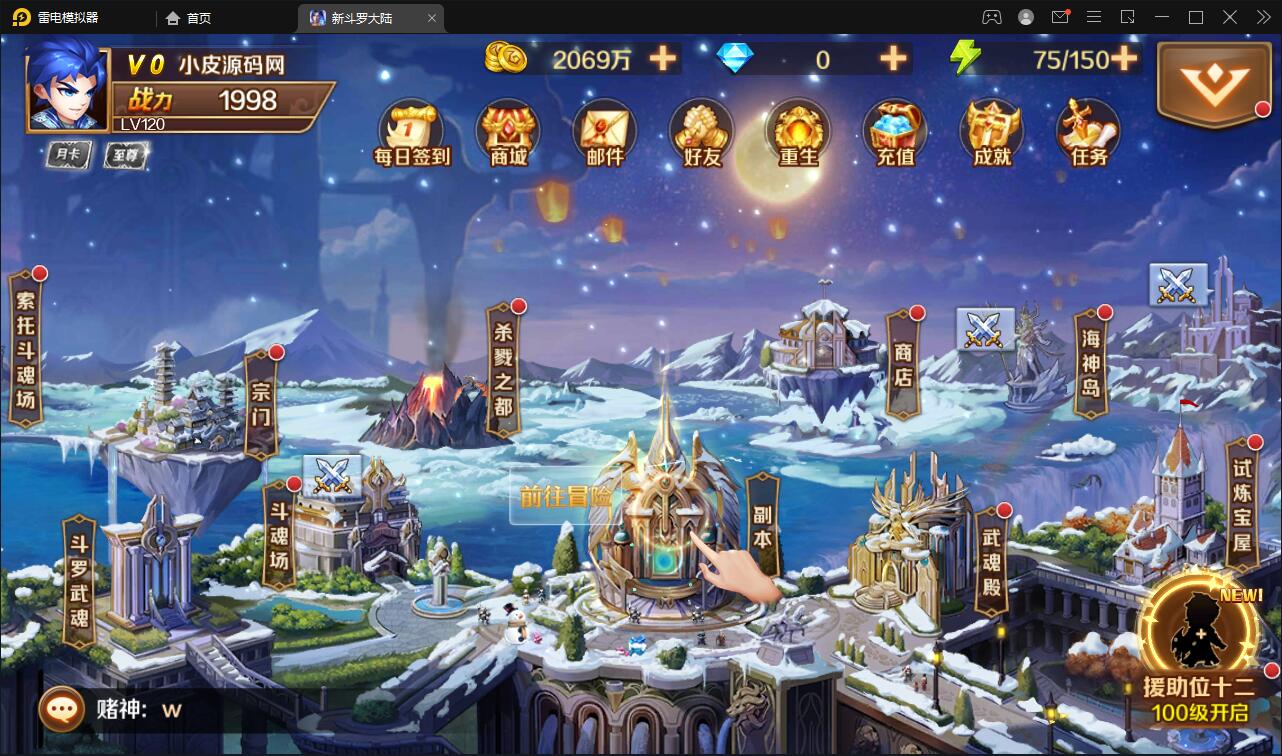Screen dimensions: 1282x756
Task: Open the 好友 friends list
Action: click(701, 130)
